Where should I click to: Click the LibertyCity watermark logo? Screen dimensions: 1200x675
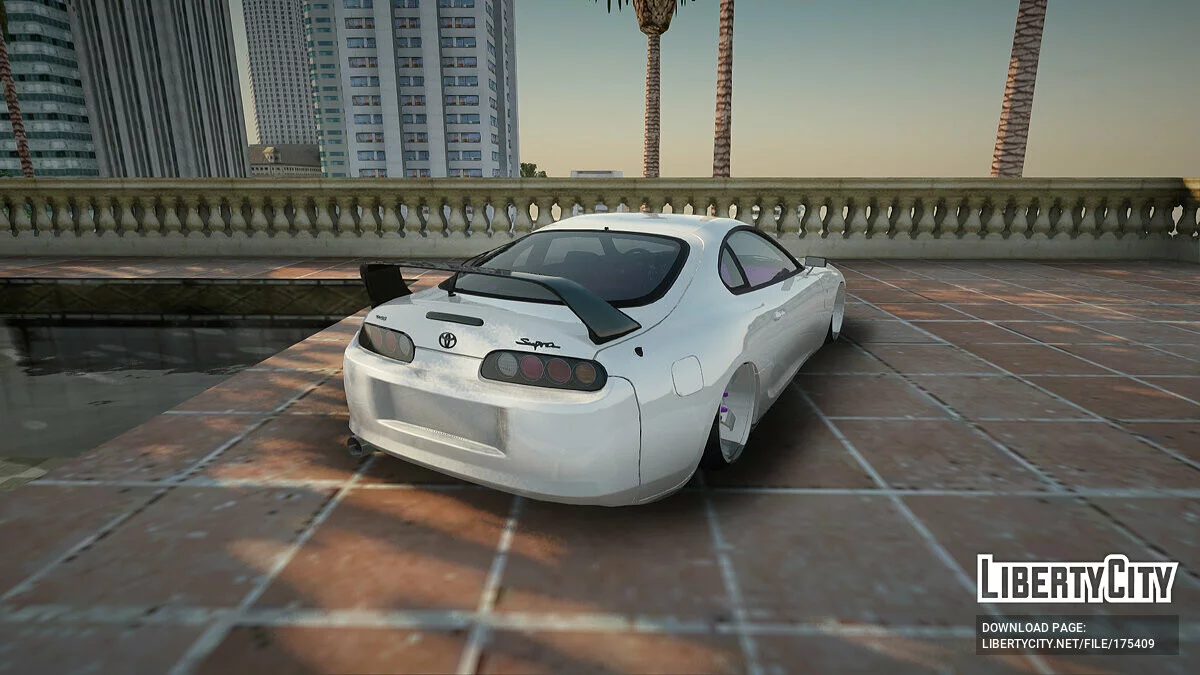point(1077,579)
